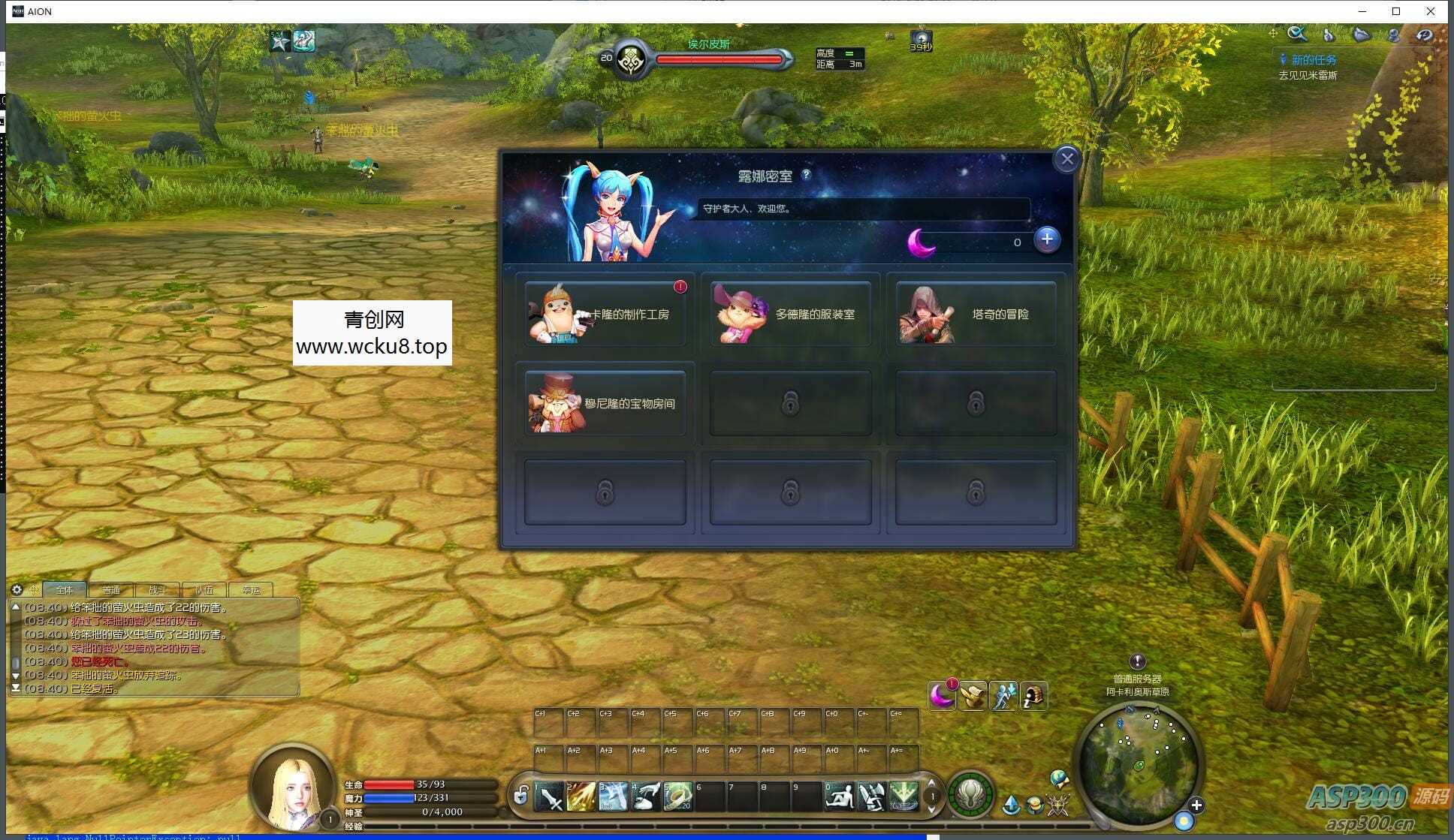The image size is (1454, 840).
Task: Click the blue character skills icon near minimap
Action: [x=1004, y=696]
